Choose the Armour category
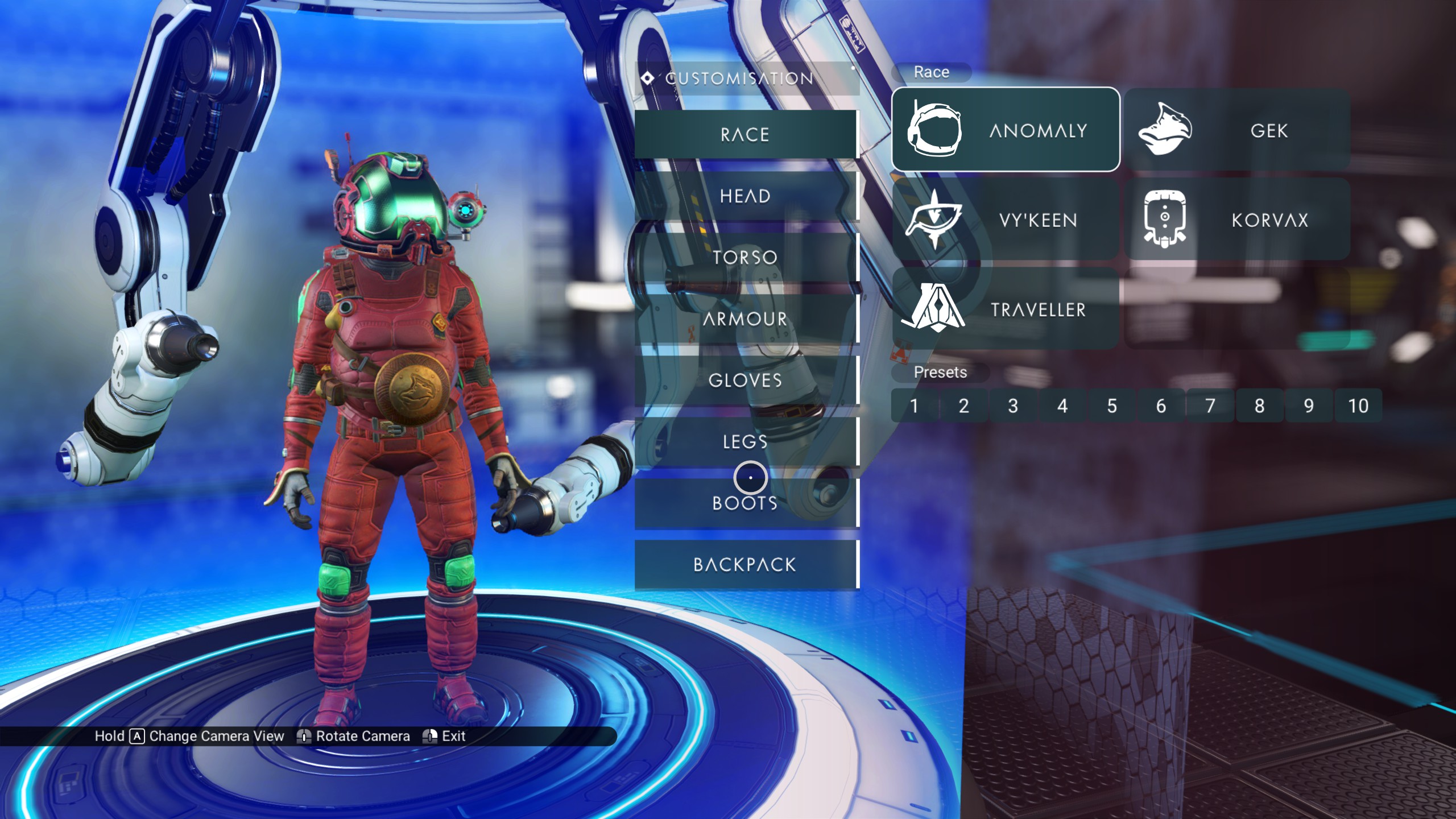Viewport: 1456px width, 819px height. (745, 319)
